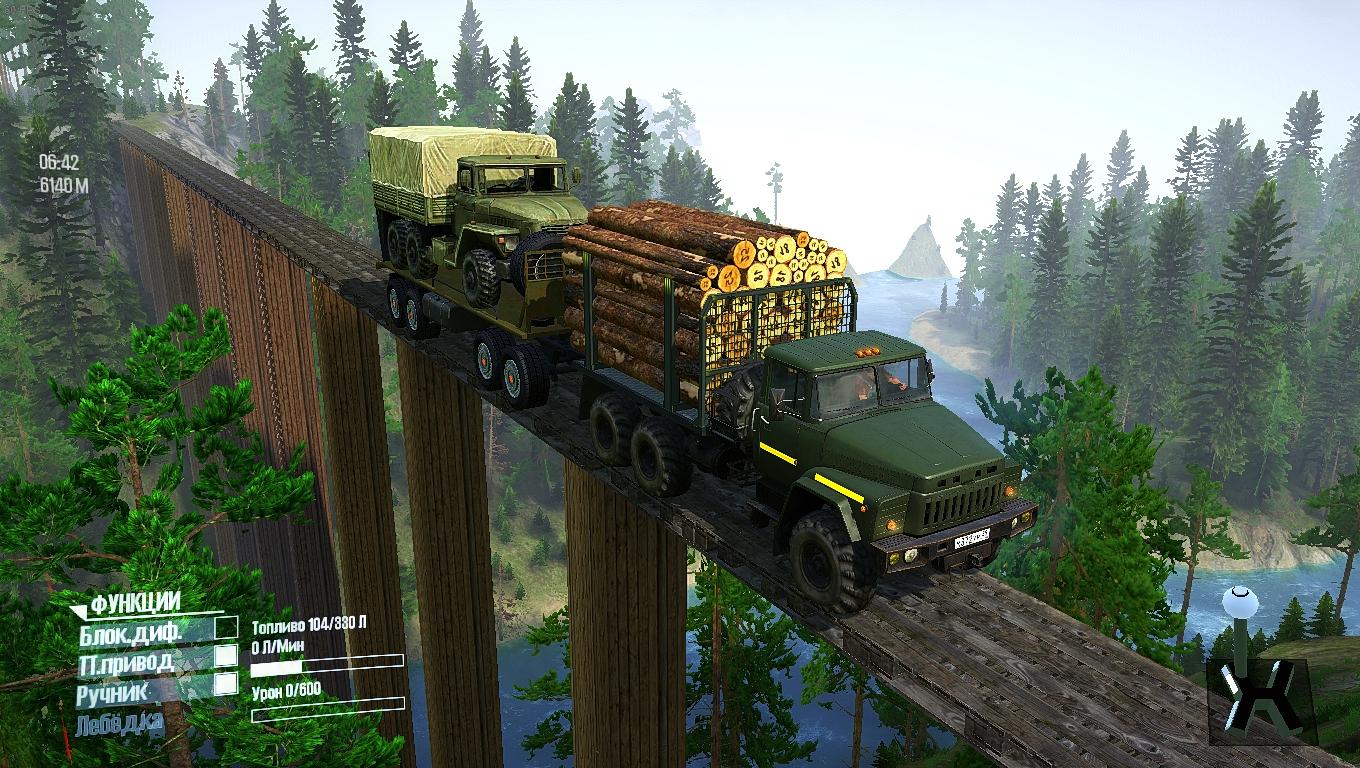Toggle the П.привод all-wheel drive checkbox
This screenshot has height=768, width=1360.
(x=227, y=655)
